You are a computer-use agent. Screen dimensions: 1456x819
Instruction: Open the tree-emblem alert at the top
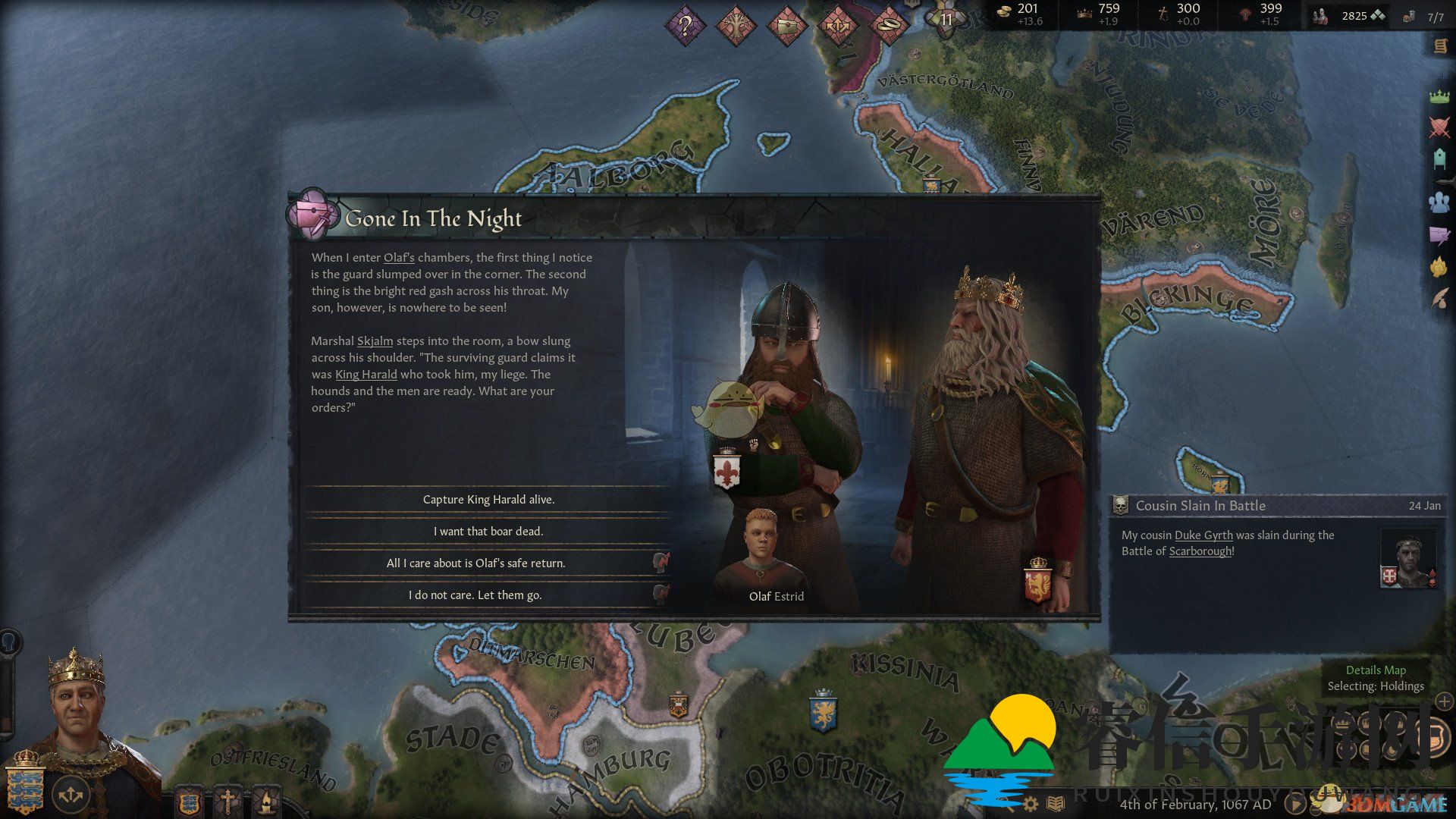(736, 27)
